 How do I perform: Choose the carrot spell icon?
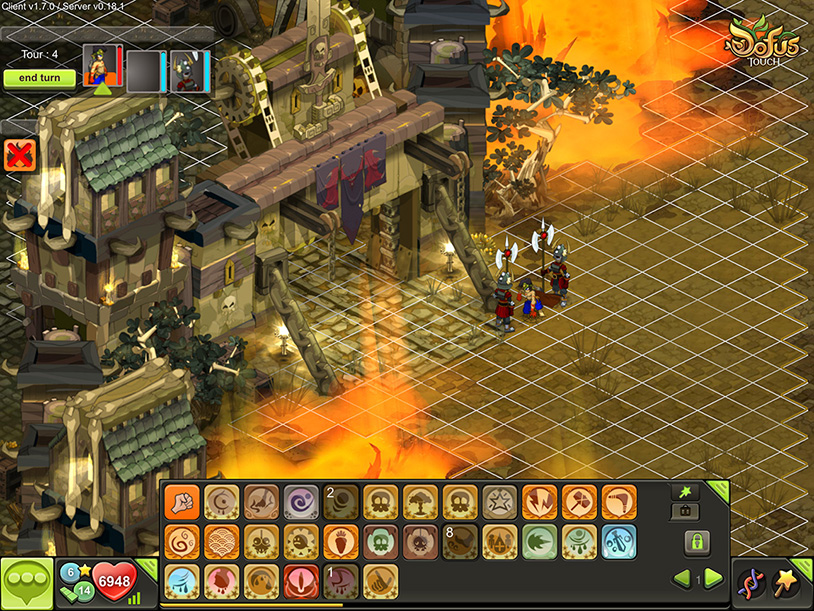point(340,541)
